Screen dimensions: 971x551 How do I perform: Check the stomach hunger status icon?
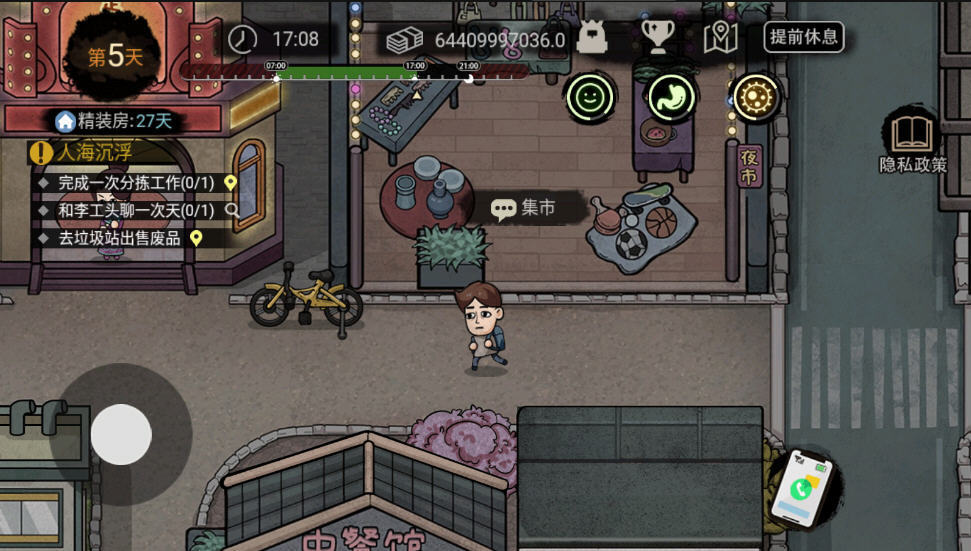click(x=672, y=97)
